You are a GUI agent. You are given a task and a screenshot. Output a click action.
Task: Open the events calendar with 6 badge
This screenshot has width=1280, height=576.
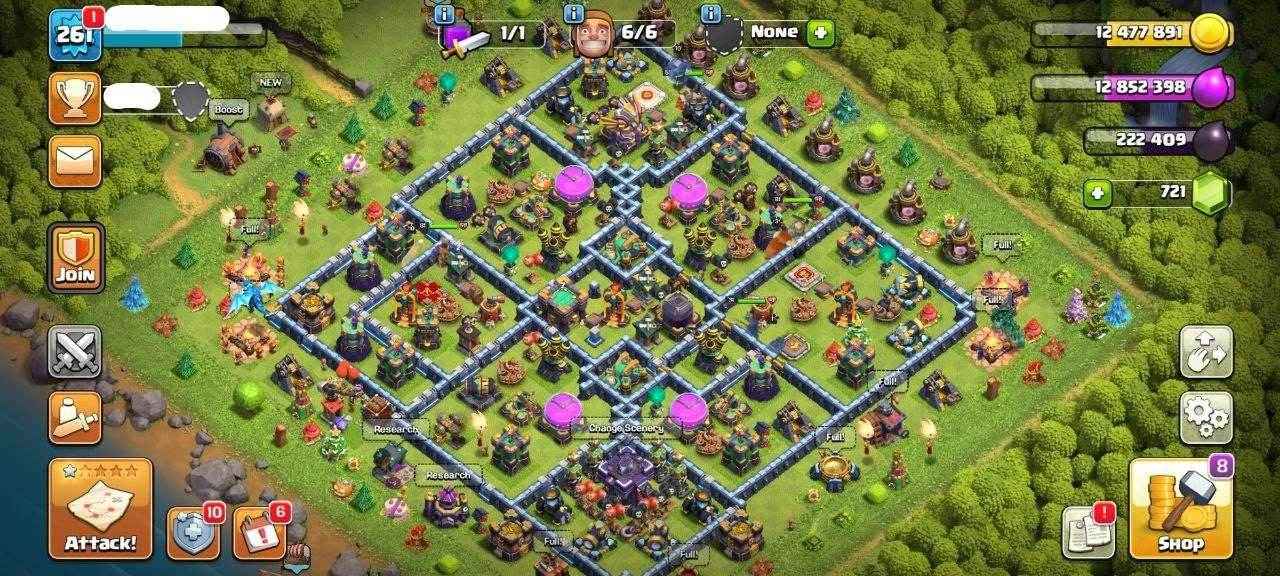point(259,533)
